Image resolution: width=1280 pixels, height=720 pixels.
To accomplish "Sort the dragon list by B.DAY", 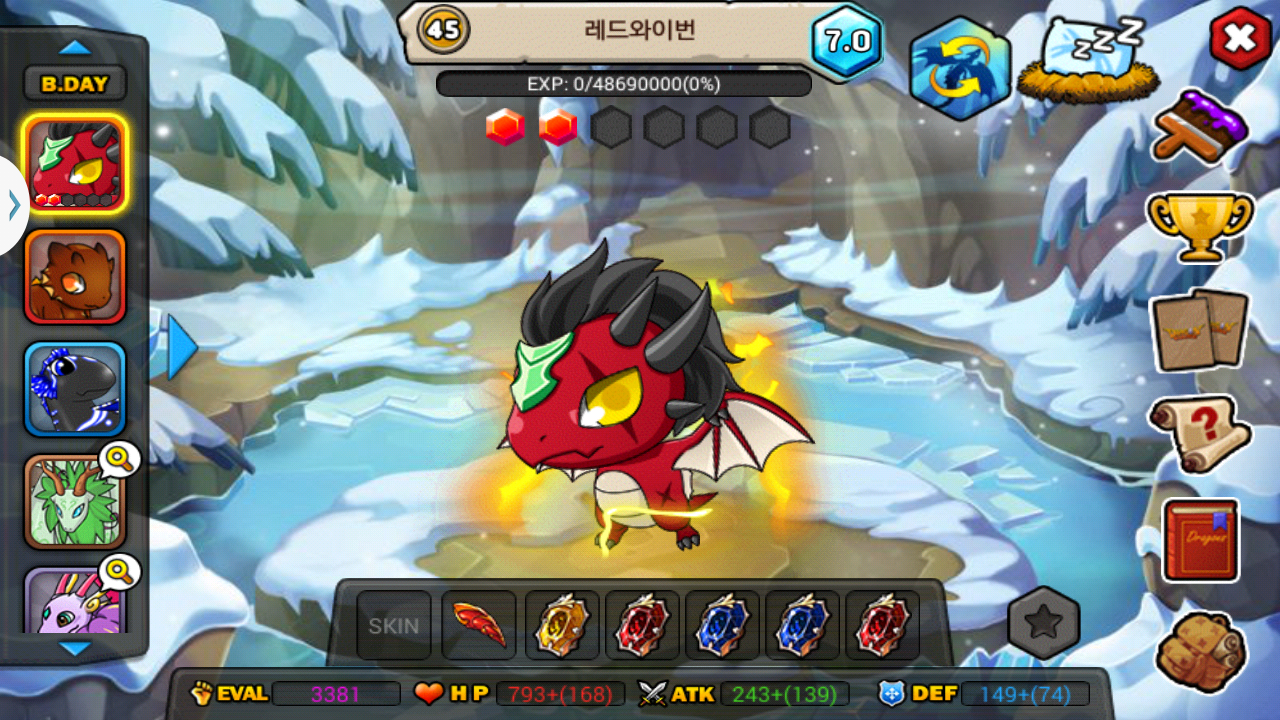I will (x=75, y=84).
